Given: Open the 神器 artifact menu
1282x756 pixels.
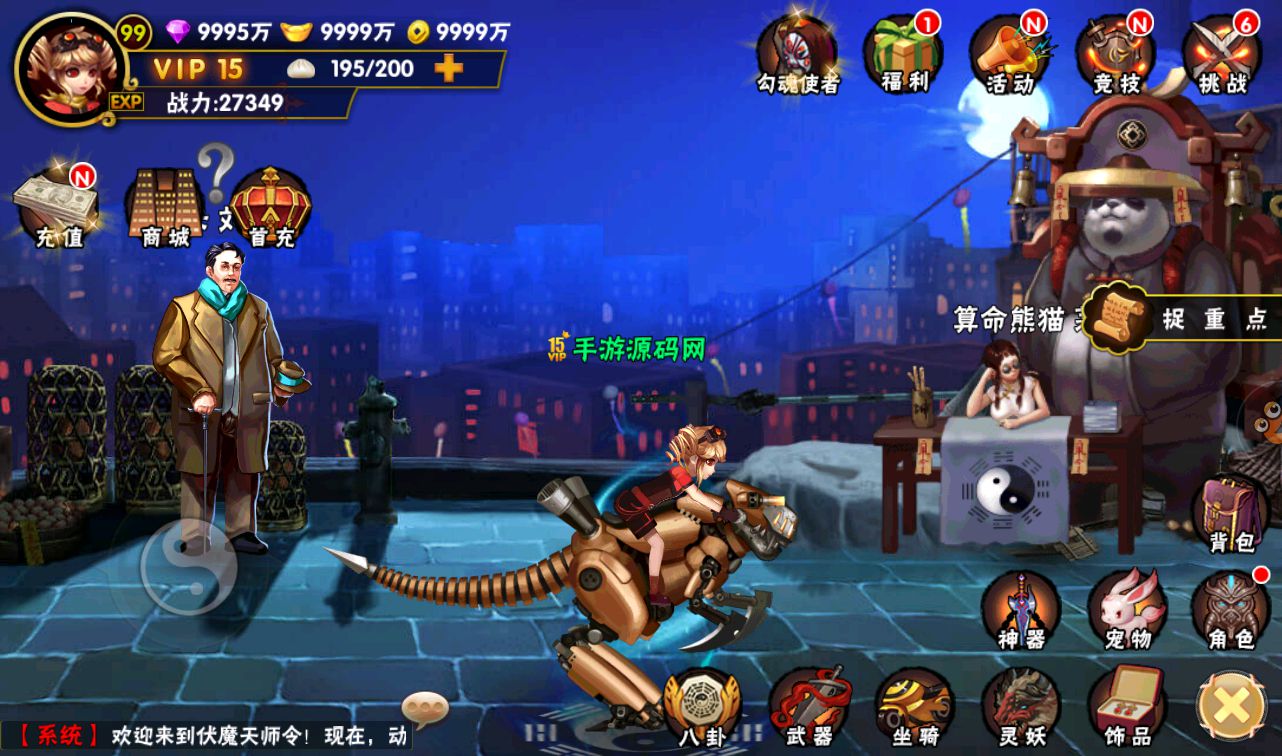Looking at the screenshot, I should 1020,610.
